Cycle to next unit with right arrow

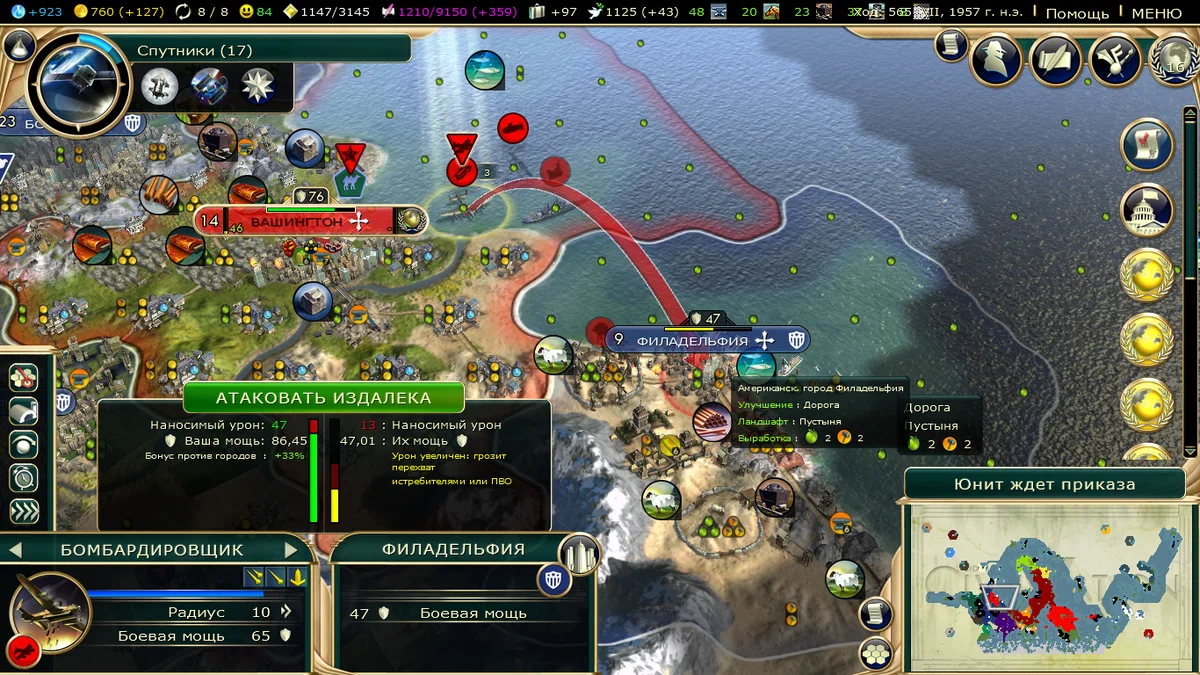pos(291,549)
